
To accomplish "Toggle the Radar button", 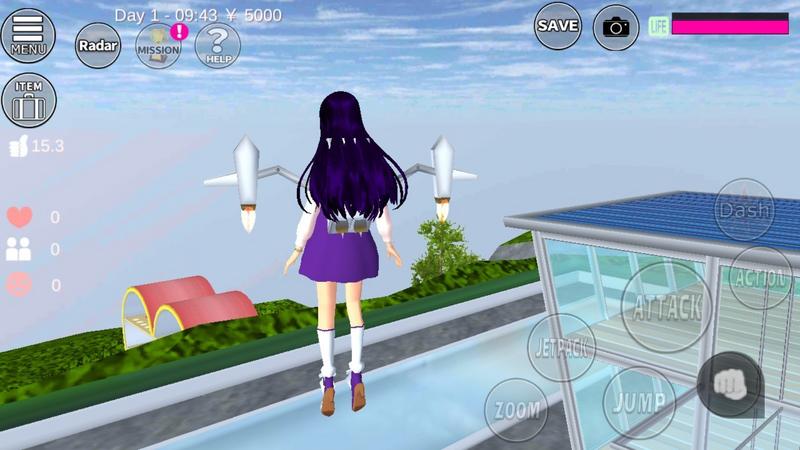I will pos(97,45).
